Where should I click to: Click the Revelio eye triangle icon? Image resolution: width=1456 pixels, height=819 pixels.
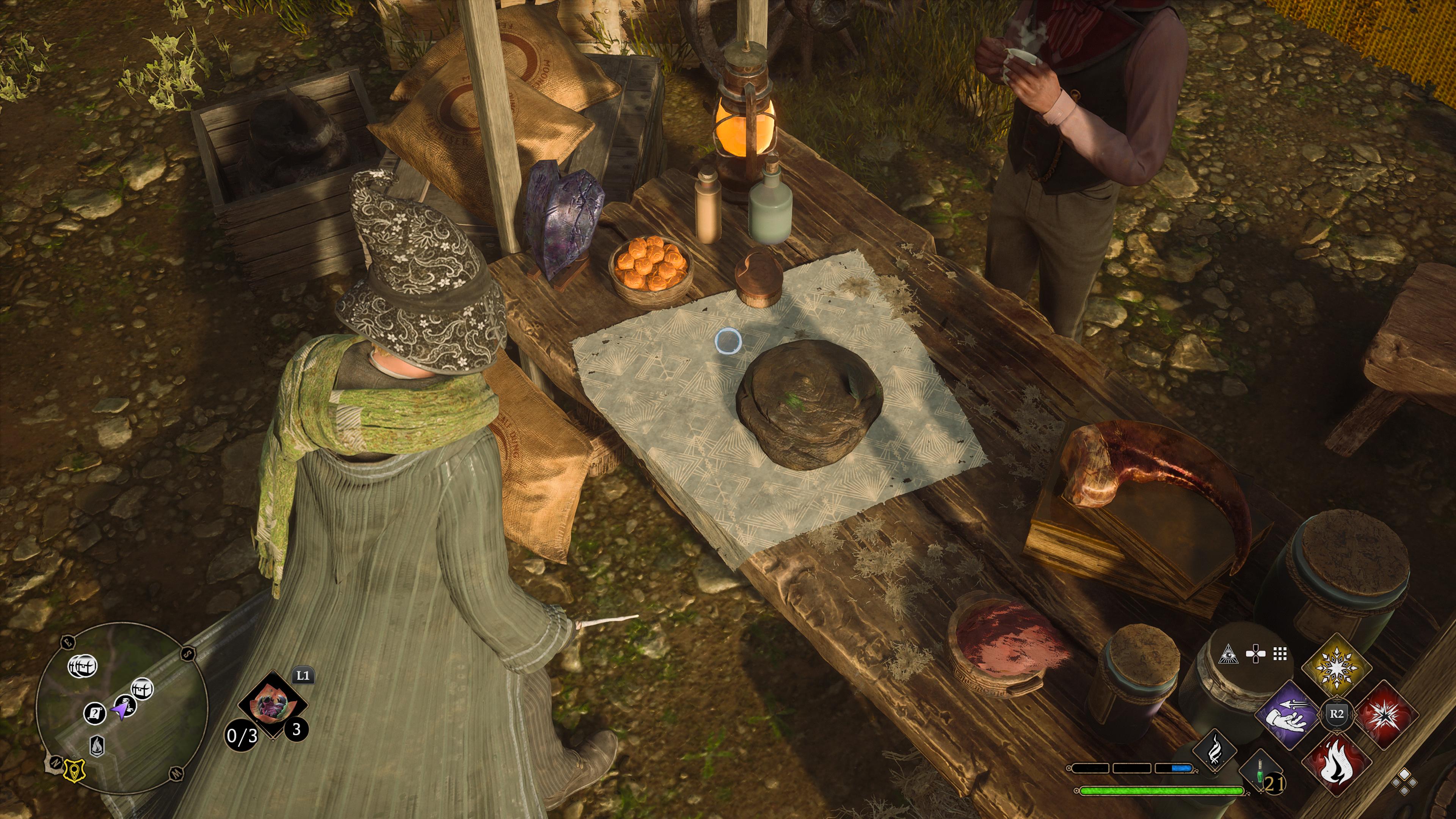(x=1228, y=654)
